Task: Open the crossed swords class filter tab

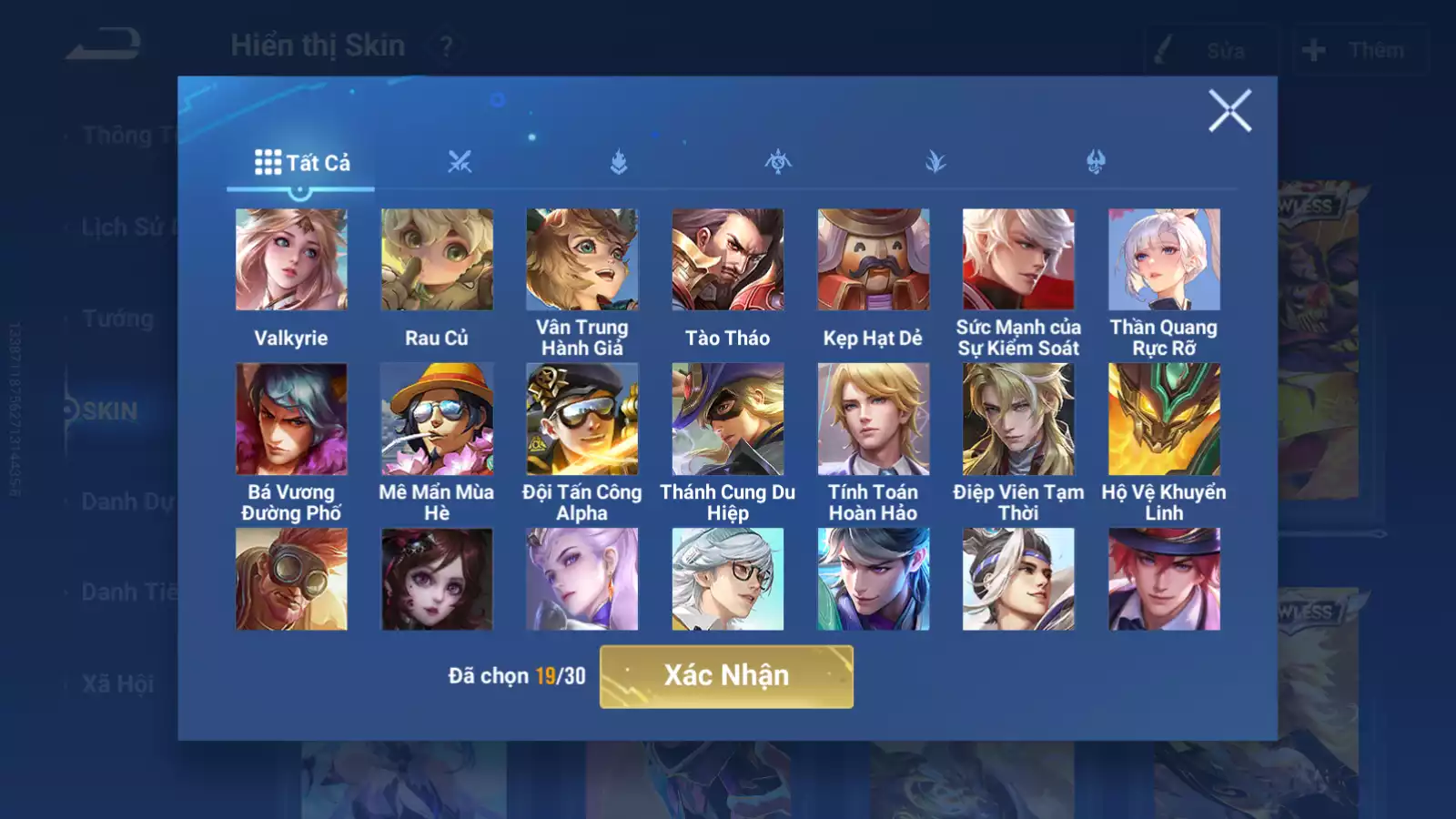Action: click(460, 163)
